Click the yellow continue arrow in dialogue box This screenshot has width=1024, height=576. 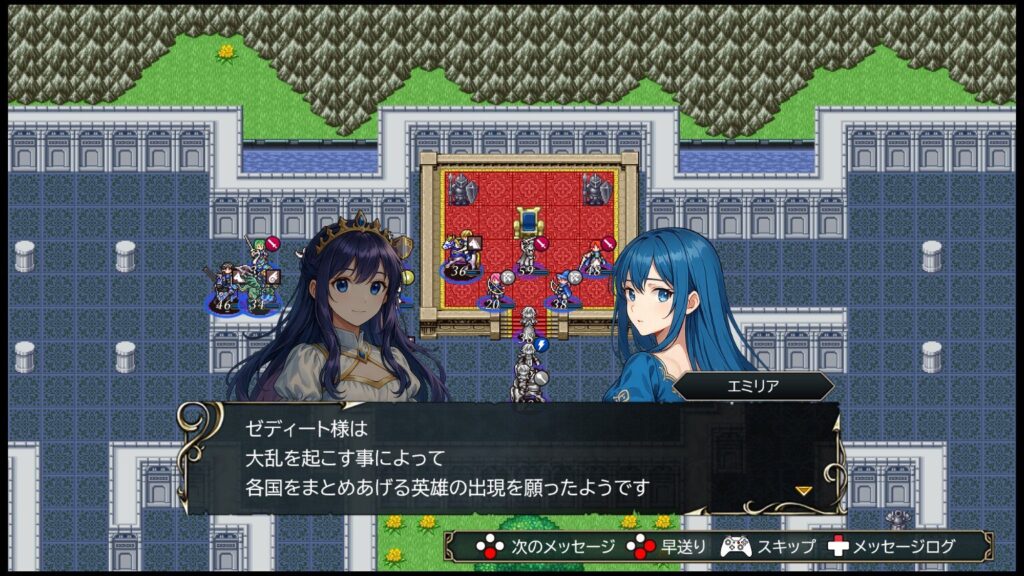pyautogui.click(x=803, y=490)
